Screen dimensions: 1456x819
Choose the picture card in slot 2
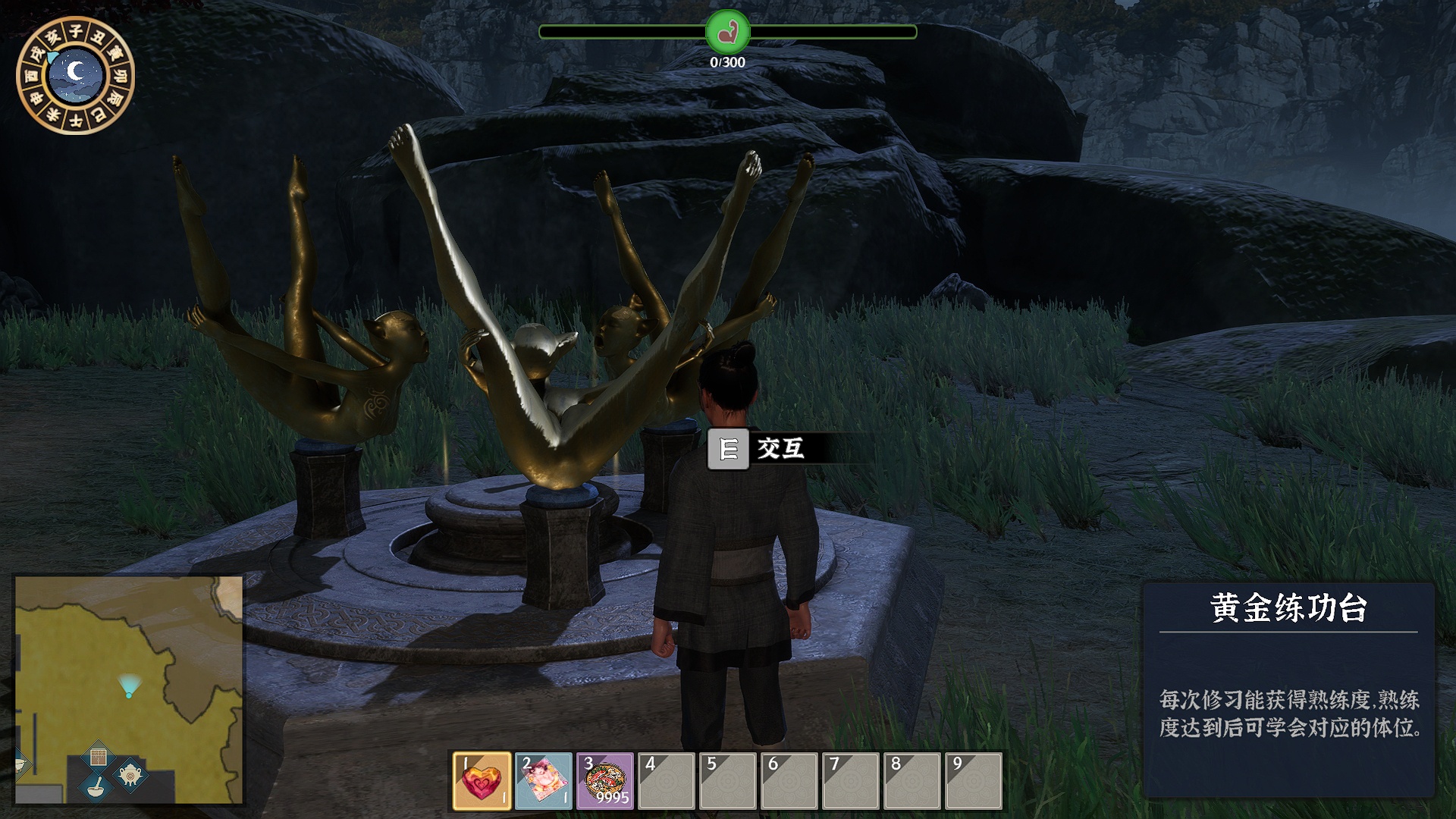[544, 781]
